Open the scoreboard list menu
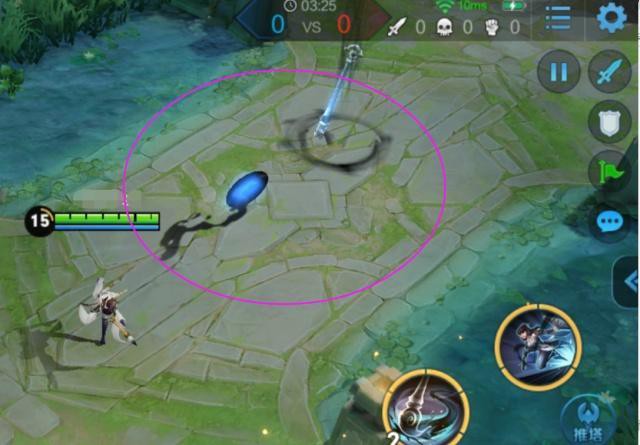The height and width of the screenshot is (445, 640). pyautogui.click(x=558, y=18)
